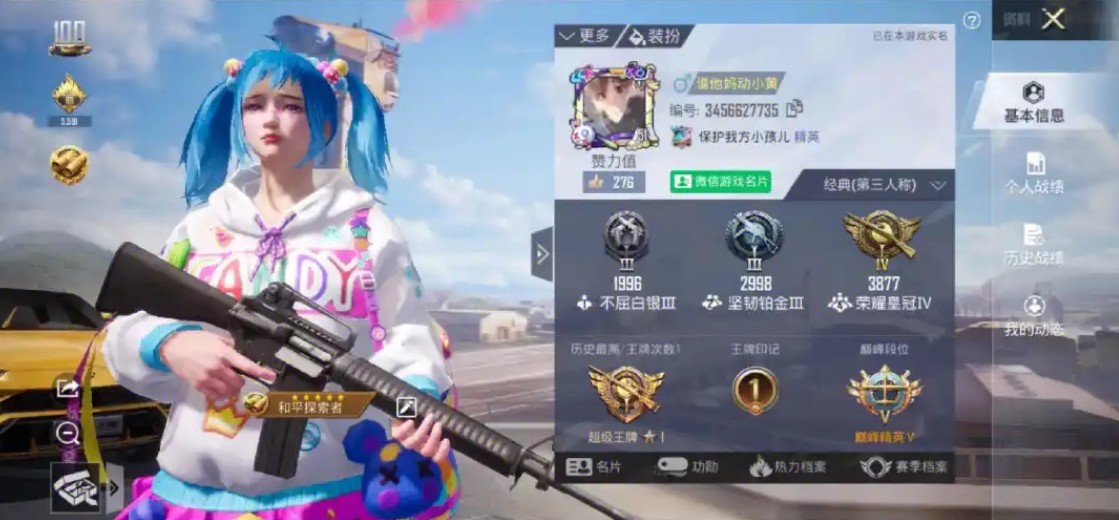Click the help question mark icon
This screenshot has width=1119, height=520.
pyautogui.click(x=971, y=21)
